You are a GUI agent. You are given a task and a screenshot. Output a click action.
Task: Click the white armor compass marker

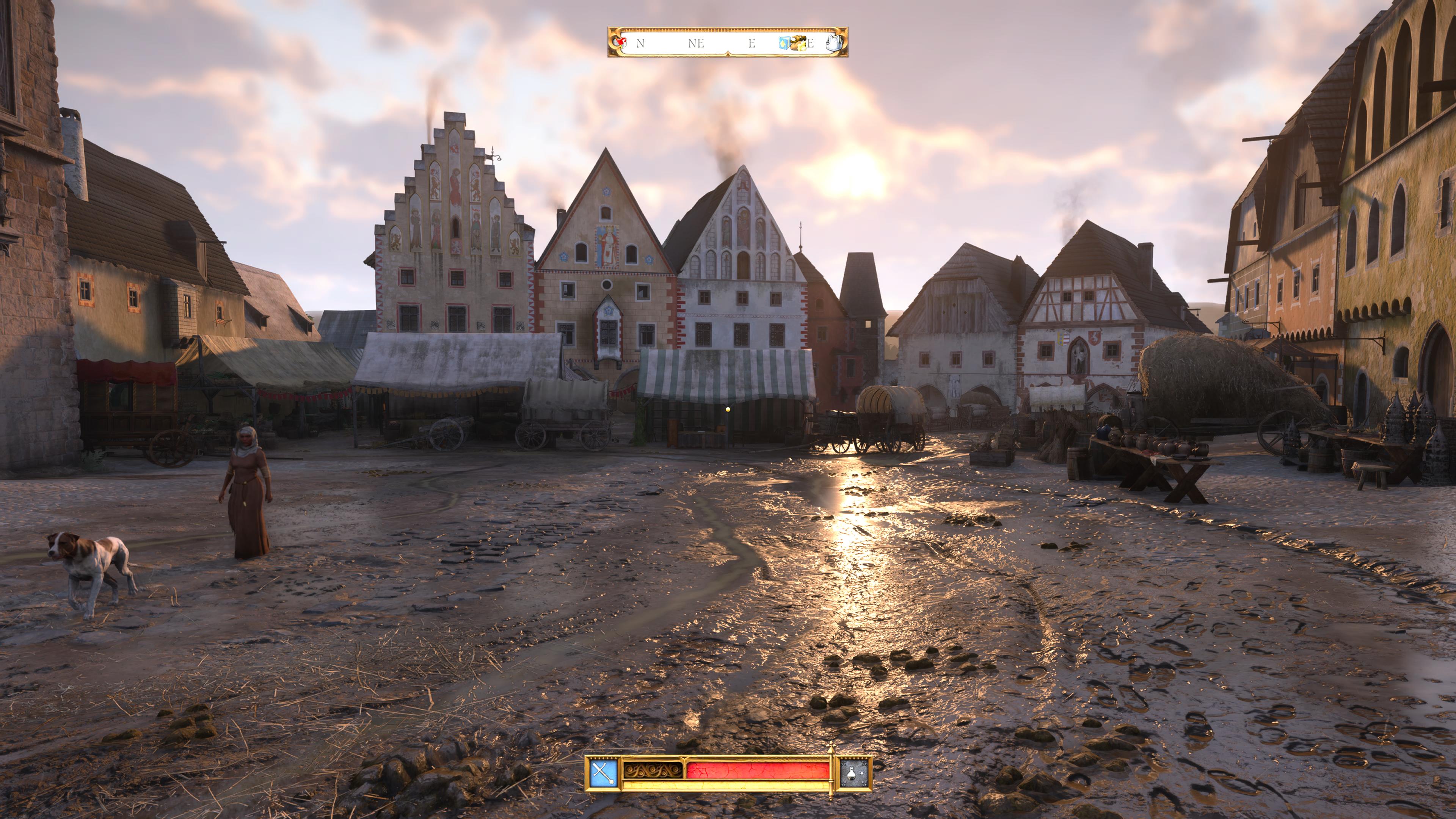834,42
